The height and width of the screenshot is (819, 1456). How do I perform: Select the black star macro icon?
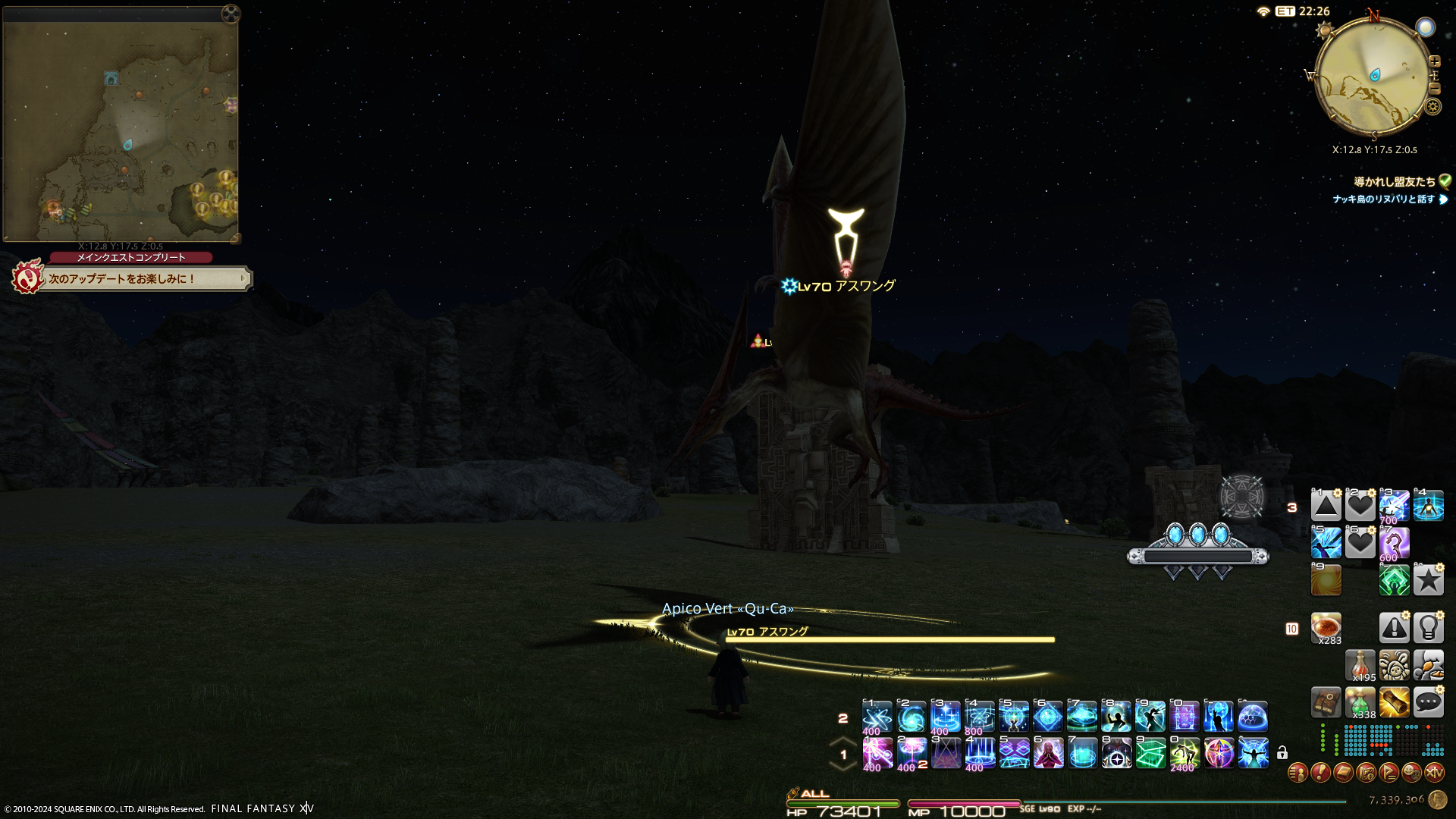[1428, 580]
